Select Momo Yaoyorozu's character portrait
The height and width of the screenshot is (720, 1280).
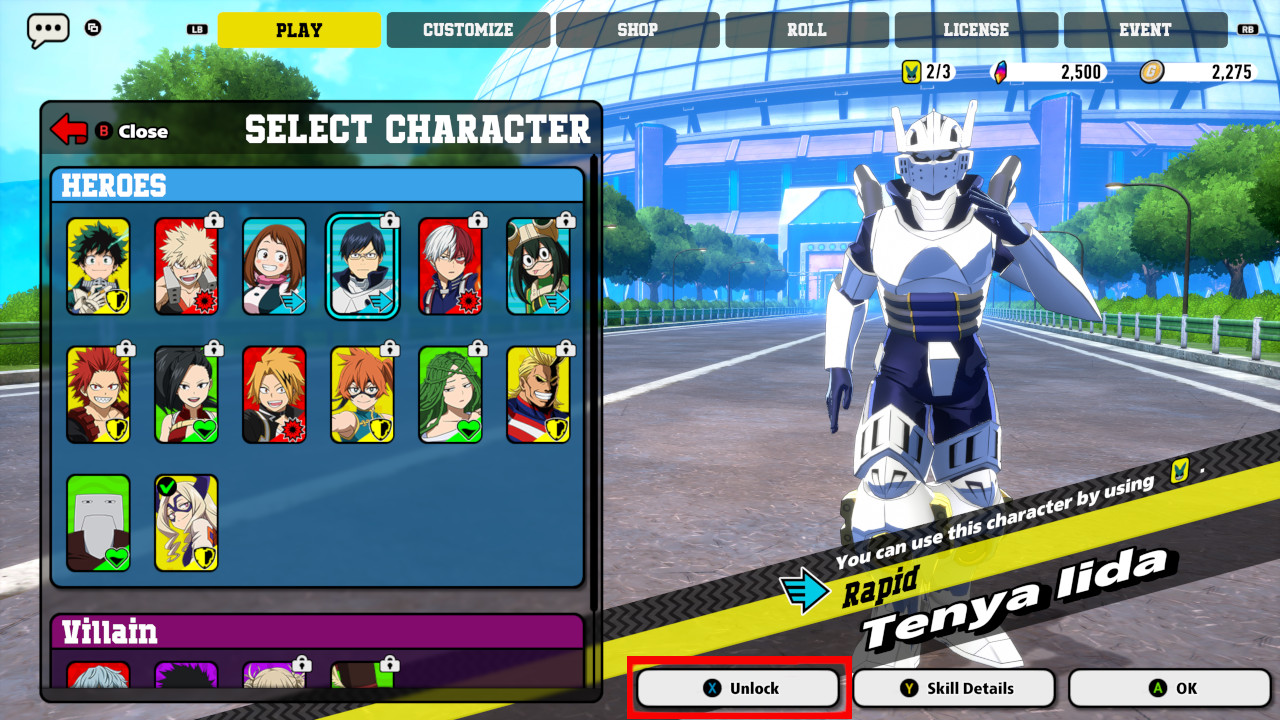click(x=186, y=392)
